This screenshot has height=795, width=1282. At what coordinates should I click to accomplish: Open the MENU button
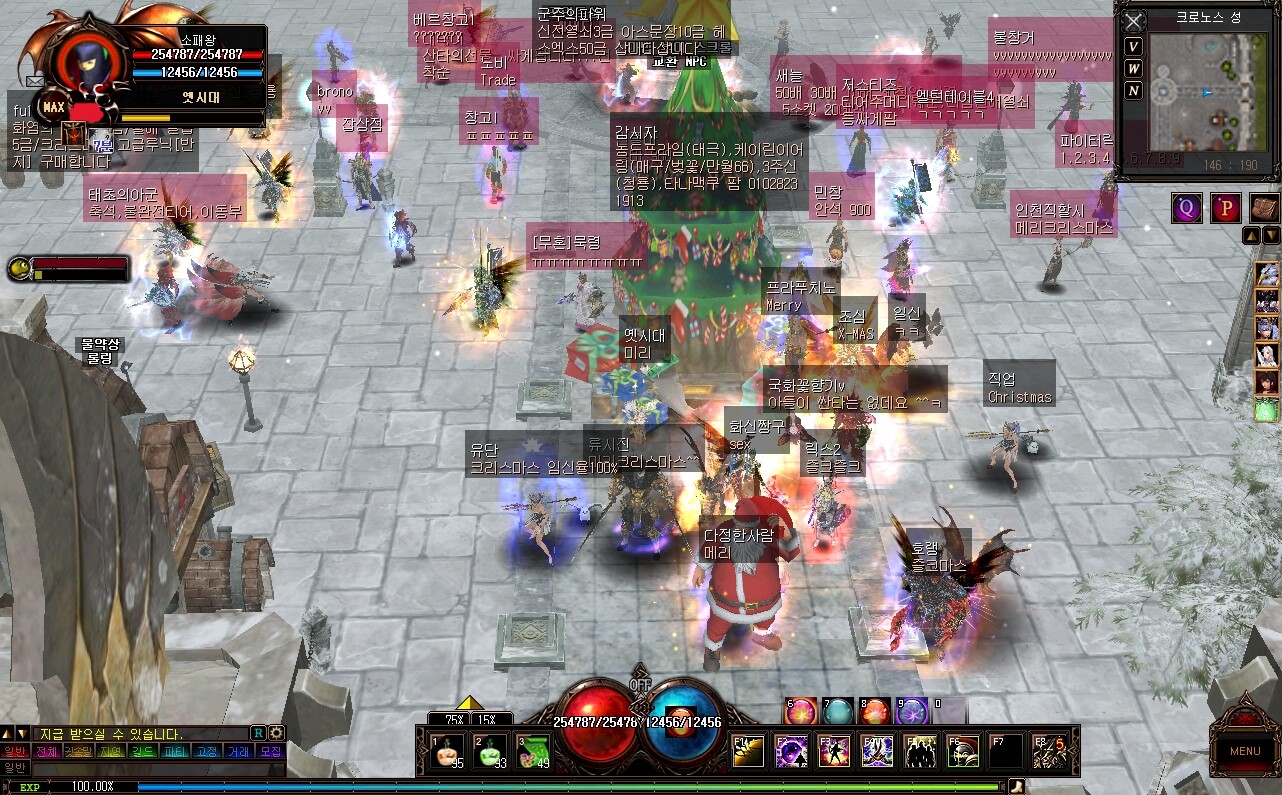1245,751
